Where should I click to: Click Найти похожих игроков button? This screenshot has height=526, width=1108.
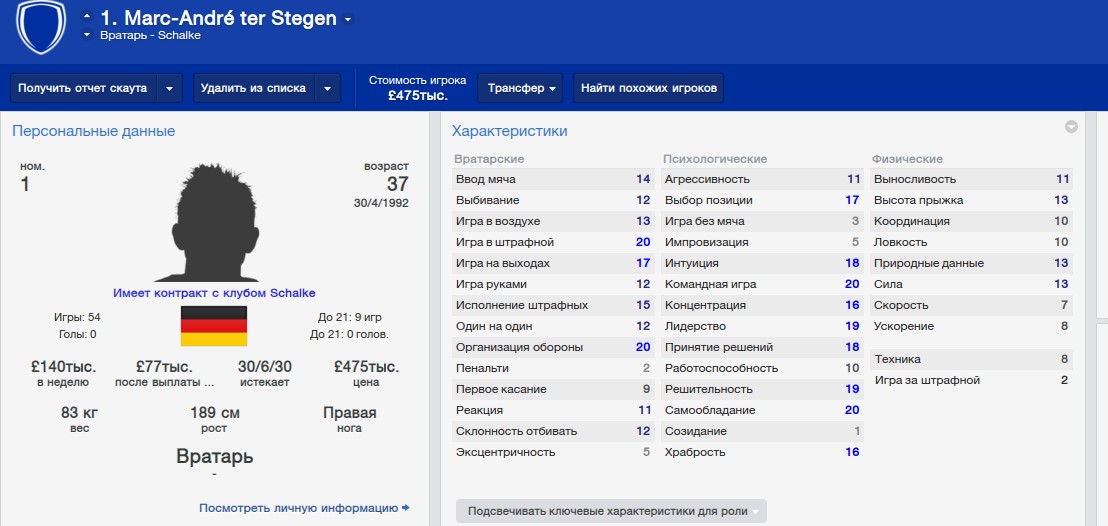[648, 88]
